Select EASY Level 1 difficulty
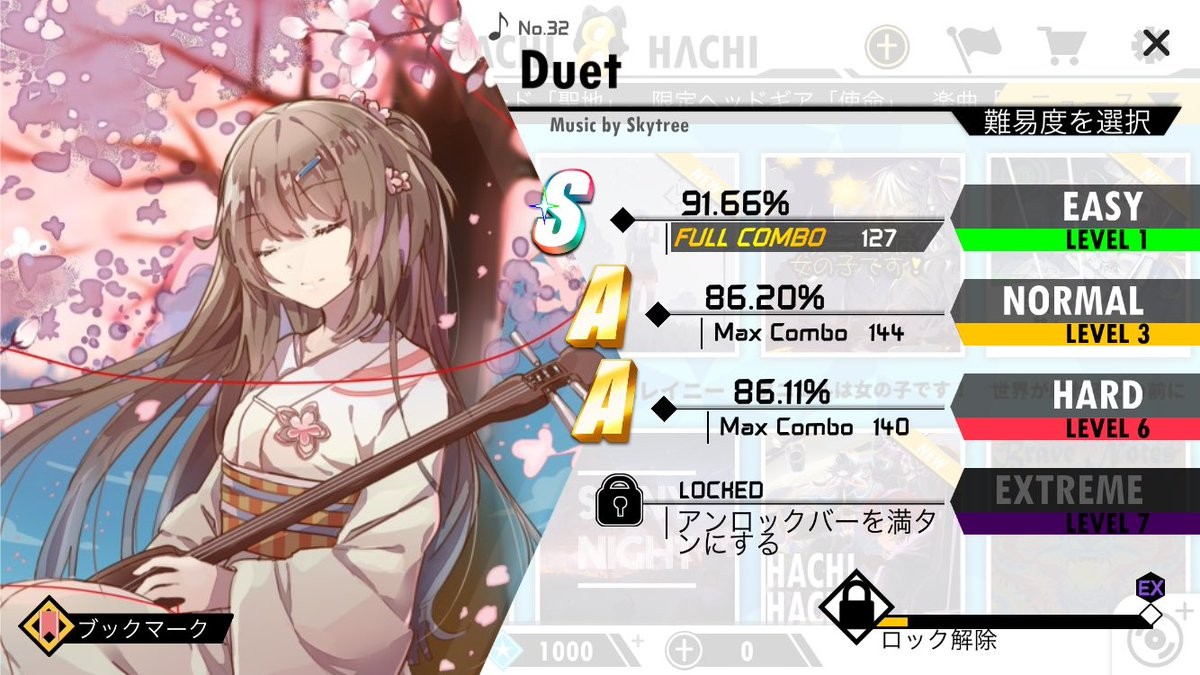This screenshot has height=675, width=1200. [x=1075, y=219]
